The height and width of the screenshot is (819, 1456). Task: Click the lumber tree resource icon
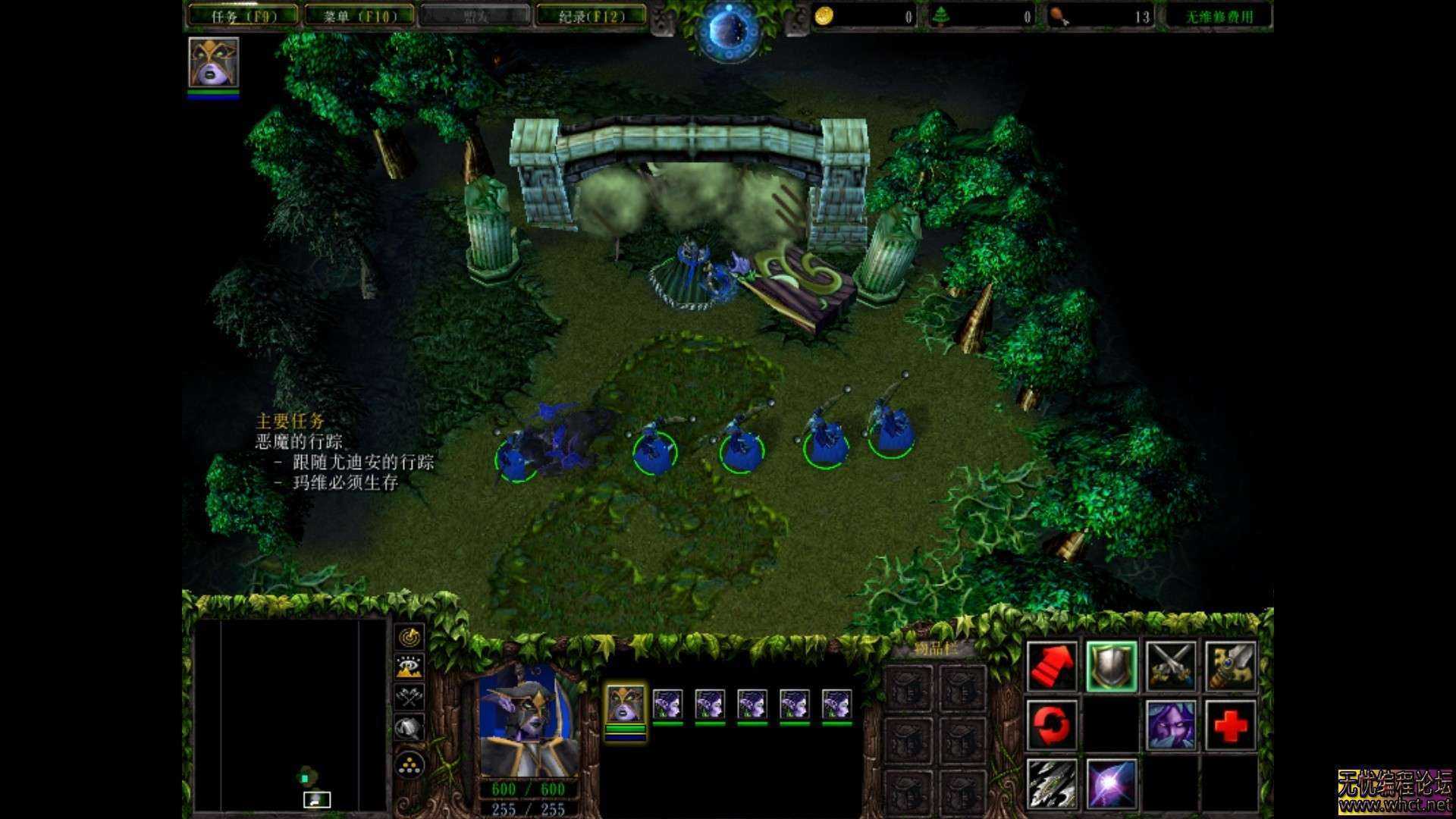(x=943, y=15)
